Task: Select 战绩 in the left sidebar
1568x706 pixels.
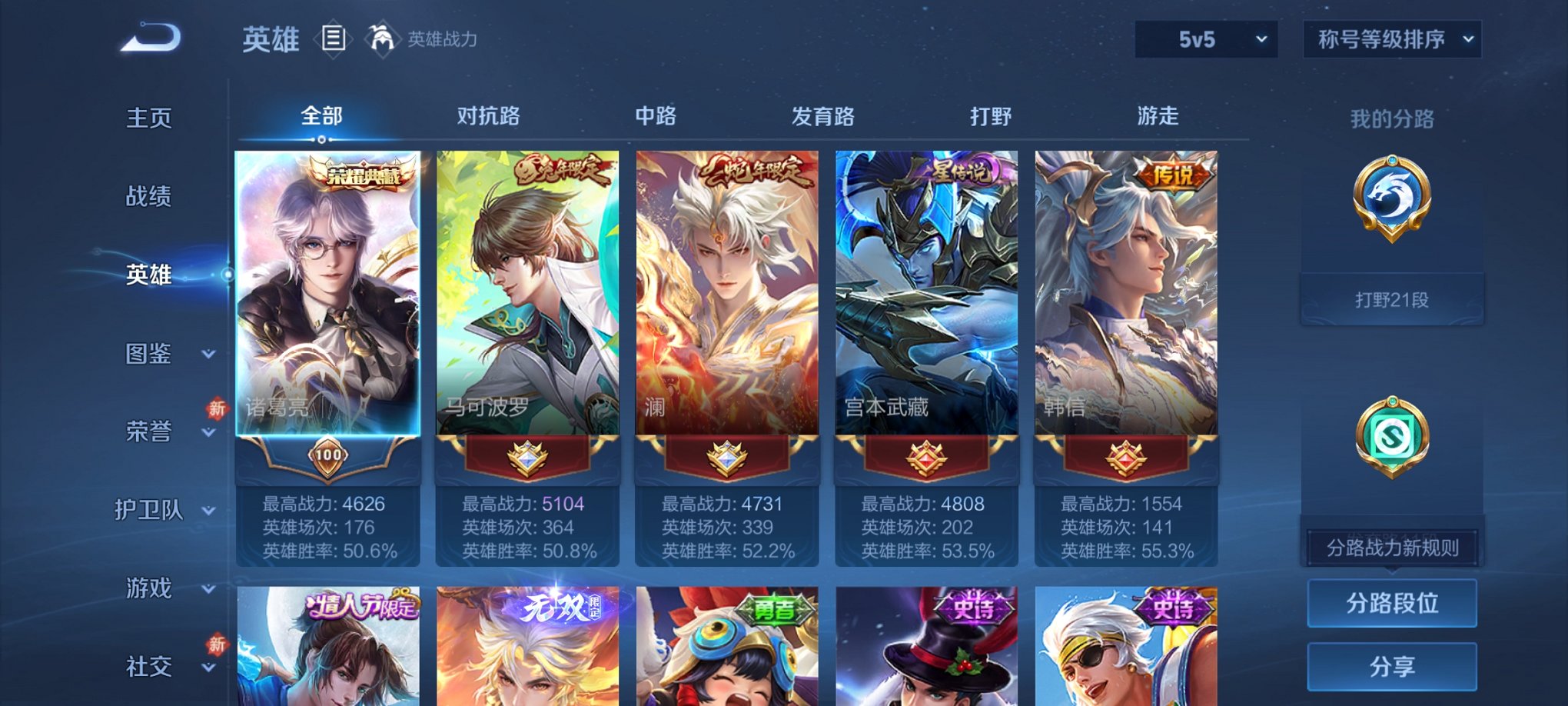Action: [x=147, y=197]
